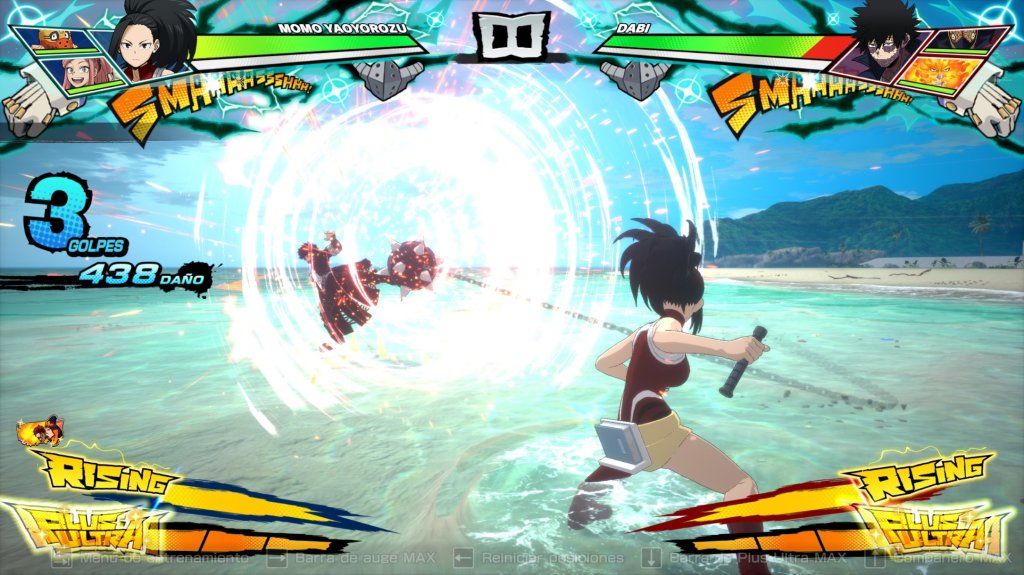The width and height of the screenshot is (1024, 575).
Task: Choose the pink-haired sidekick portrait
Action: coord(83,75)
